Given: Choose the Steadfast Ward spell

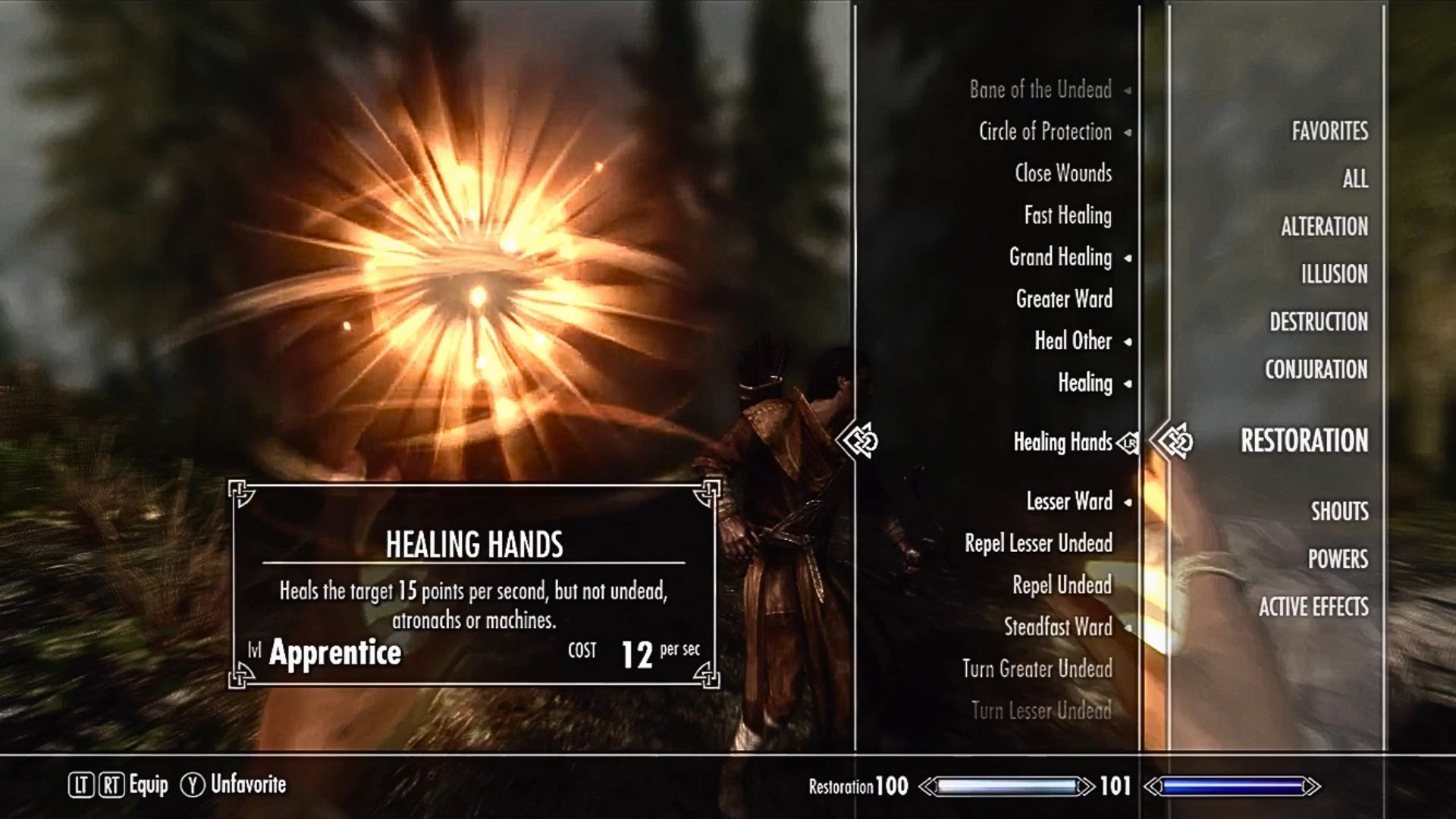Looking at the screenshot, I should [x=1058, y=627].
